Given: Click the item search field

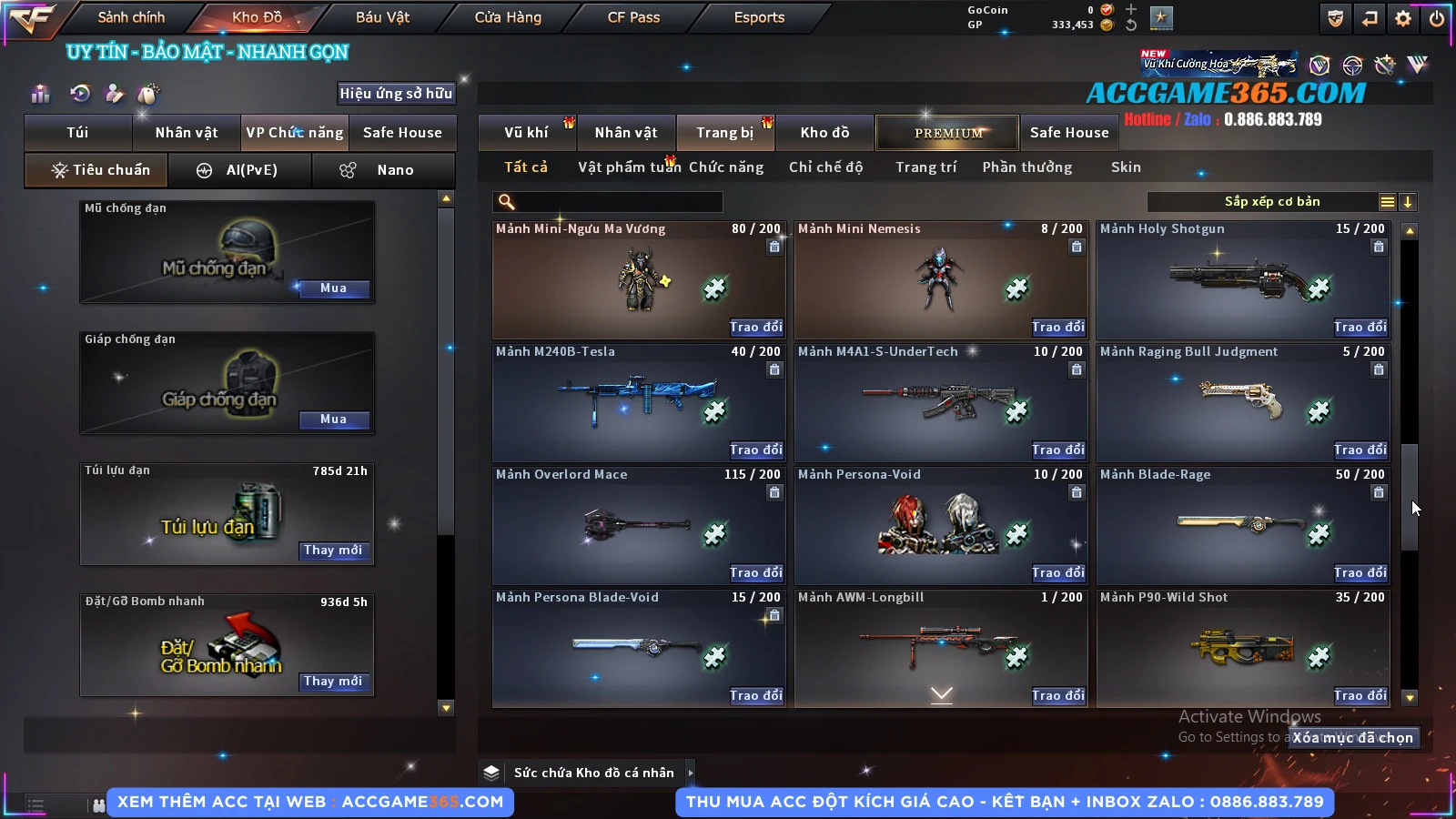Looking at the screenshot, I should (608, 202).
